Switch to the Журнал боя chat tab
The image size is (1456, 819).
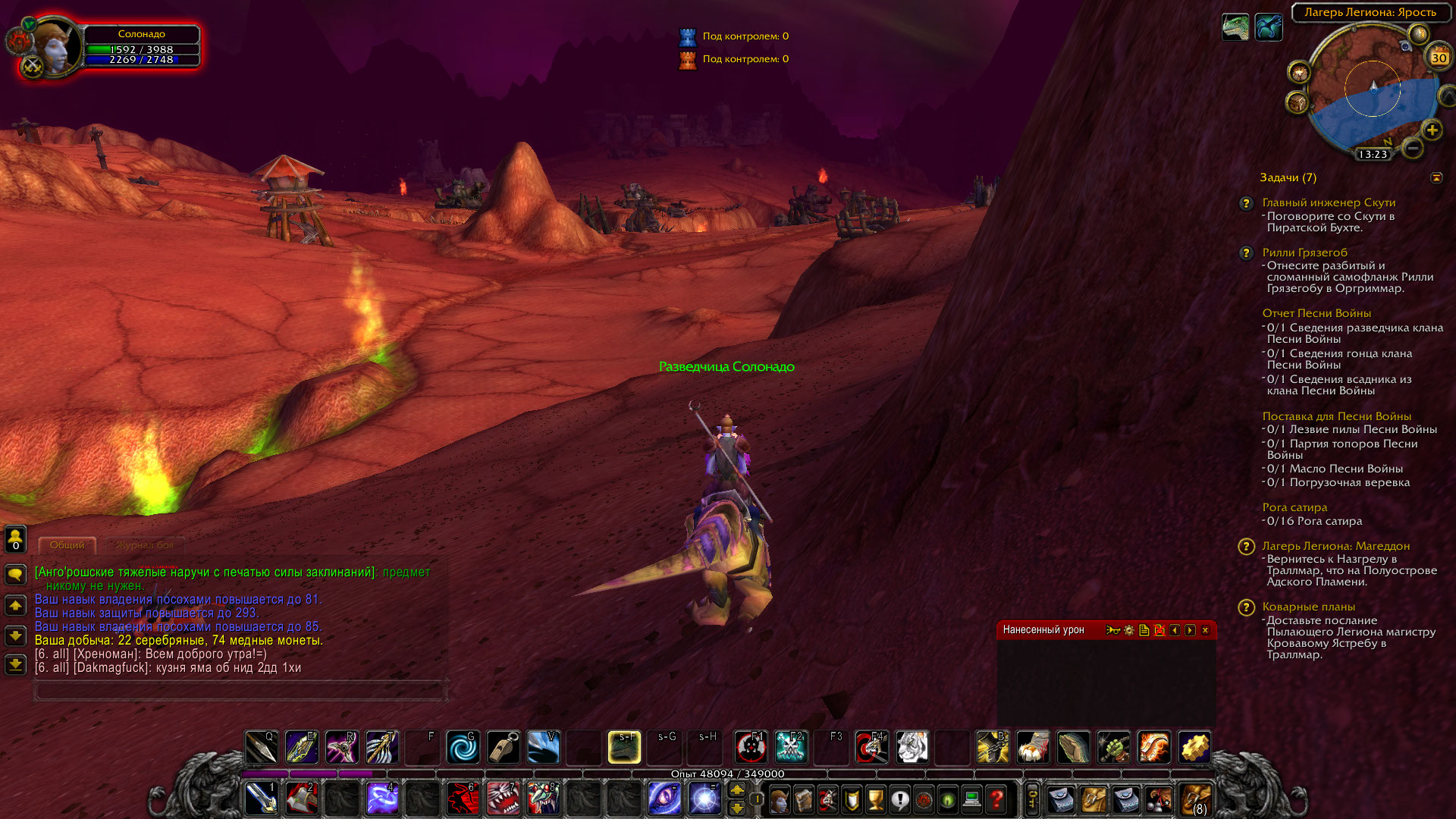click(x=145, y=545)
